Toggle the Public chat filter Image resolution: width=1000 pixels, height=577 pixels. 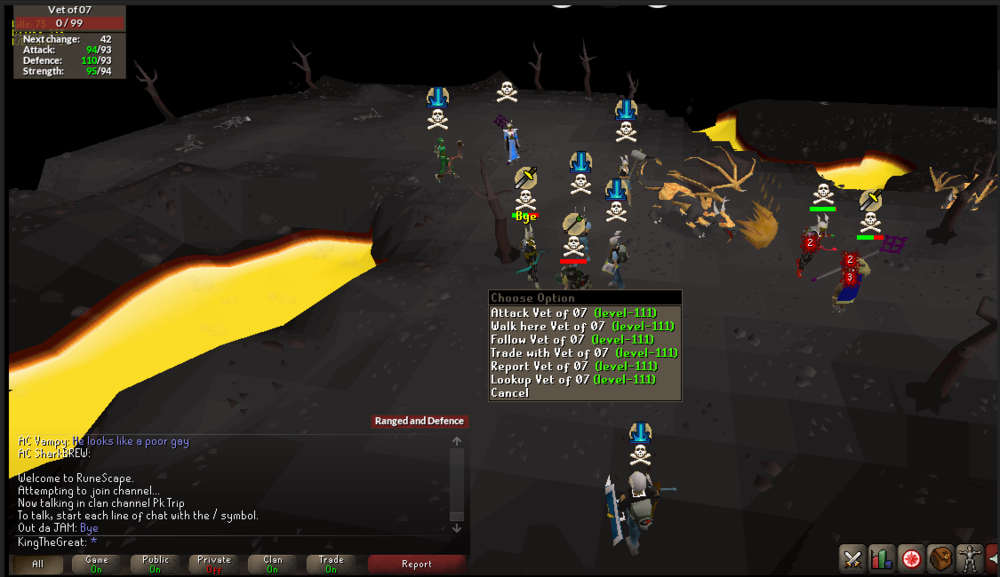click(155, 564)
